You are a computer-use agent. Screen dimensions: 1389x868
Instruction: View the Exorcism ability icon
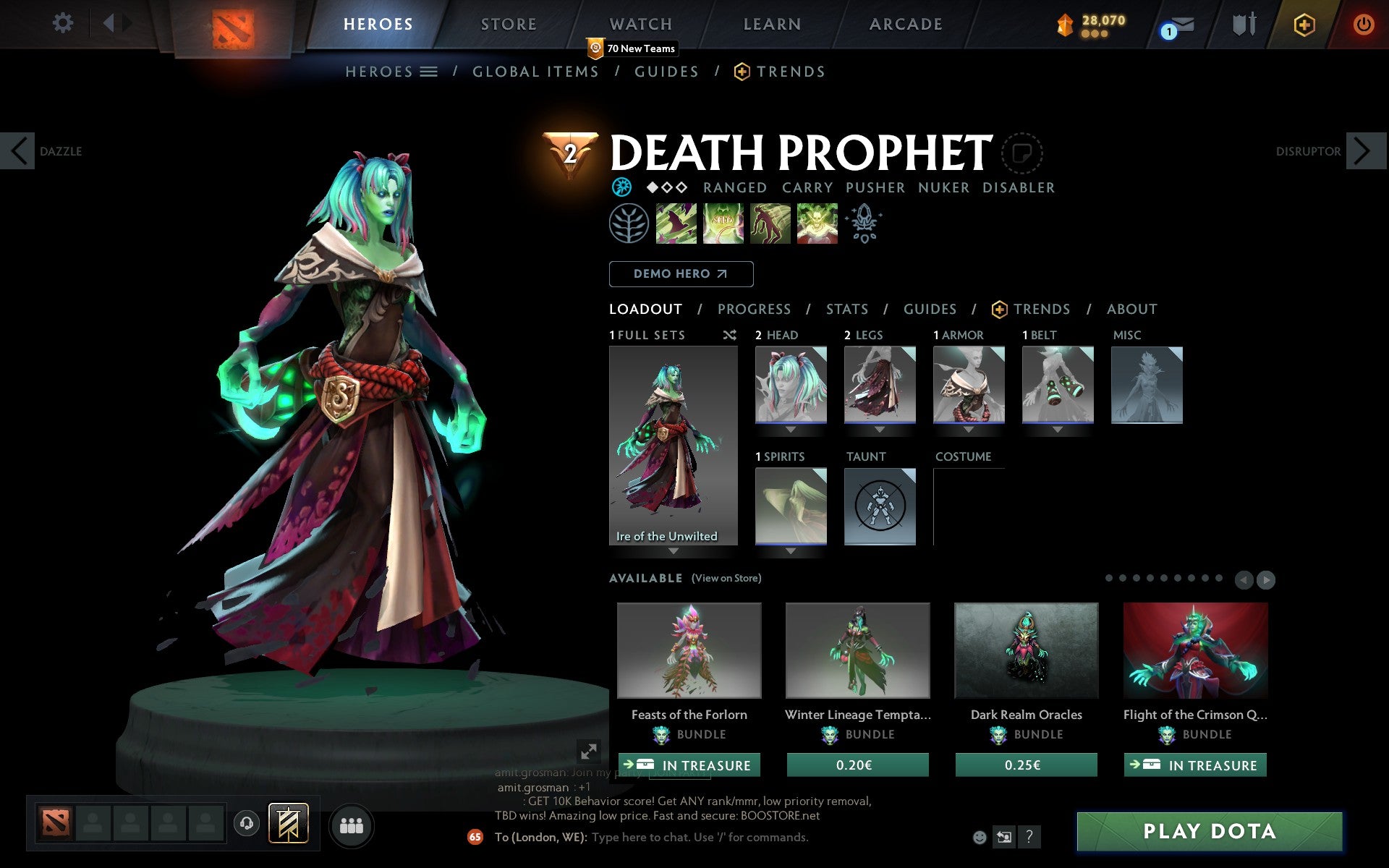click(817, 223)
